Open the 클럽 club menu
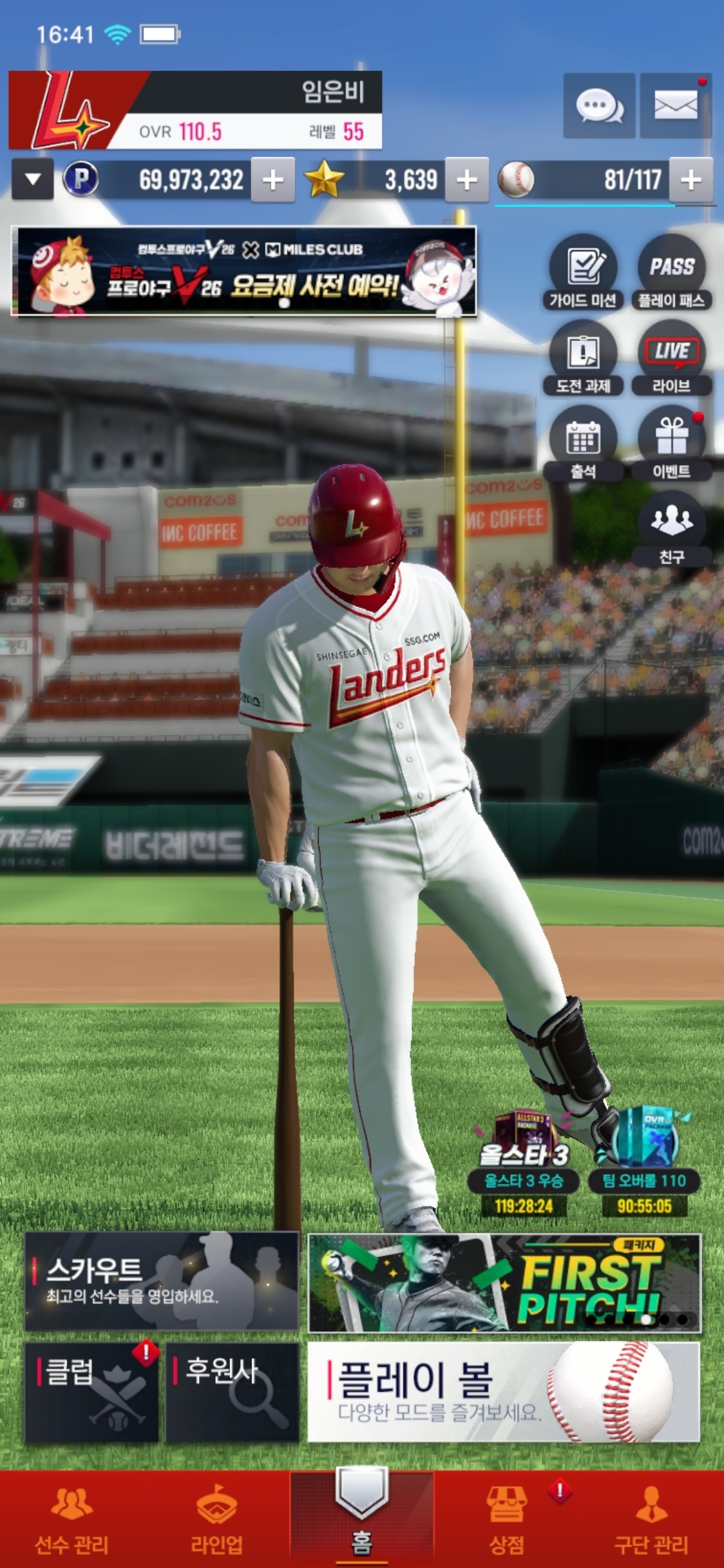The width and height of the screenshot is (724, 1568). [x=92, y=1392]
